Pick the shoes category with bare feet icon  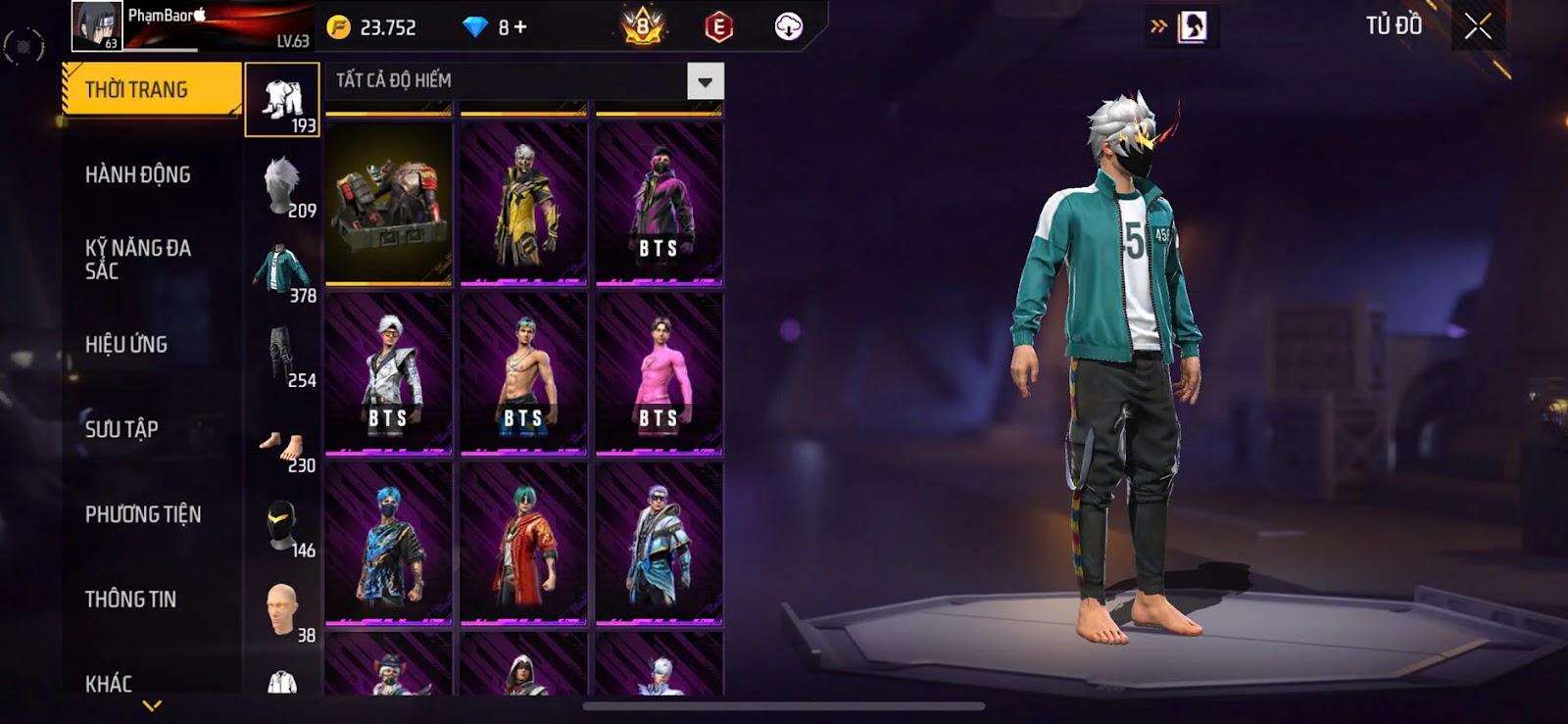point(282,447)
